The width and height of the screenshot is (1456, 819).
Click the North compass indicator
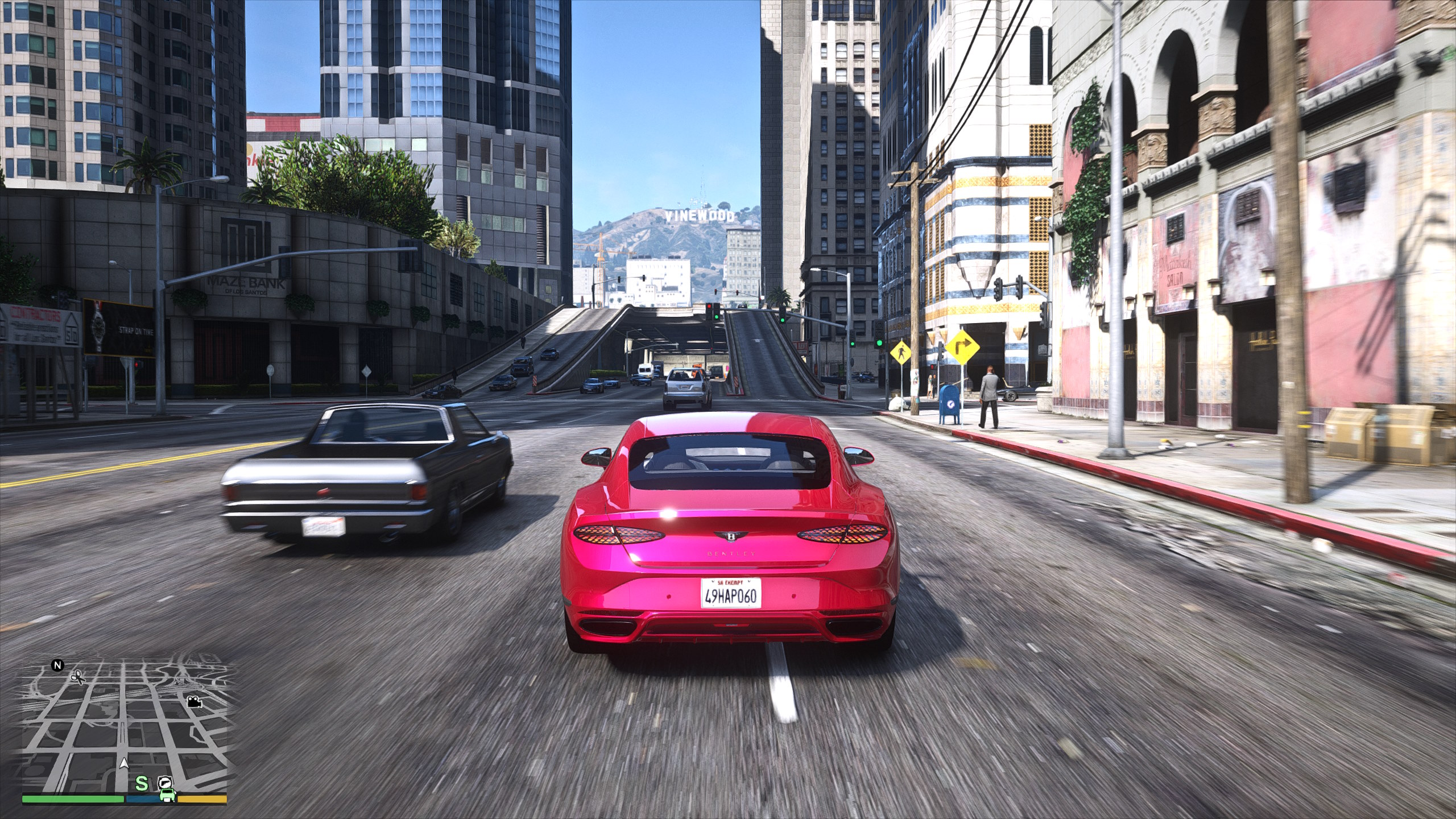click(57, 665)
